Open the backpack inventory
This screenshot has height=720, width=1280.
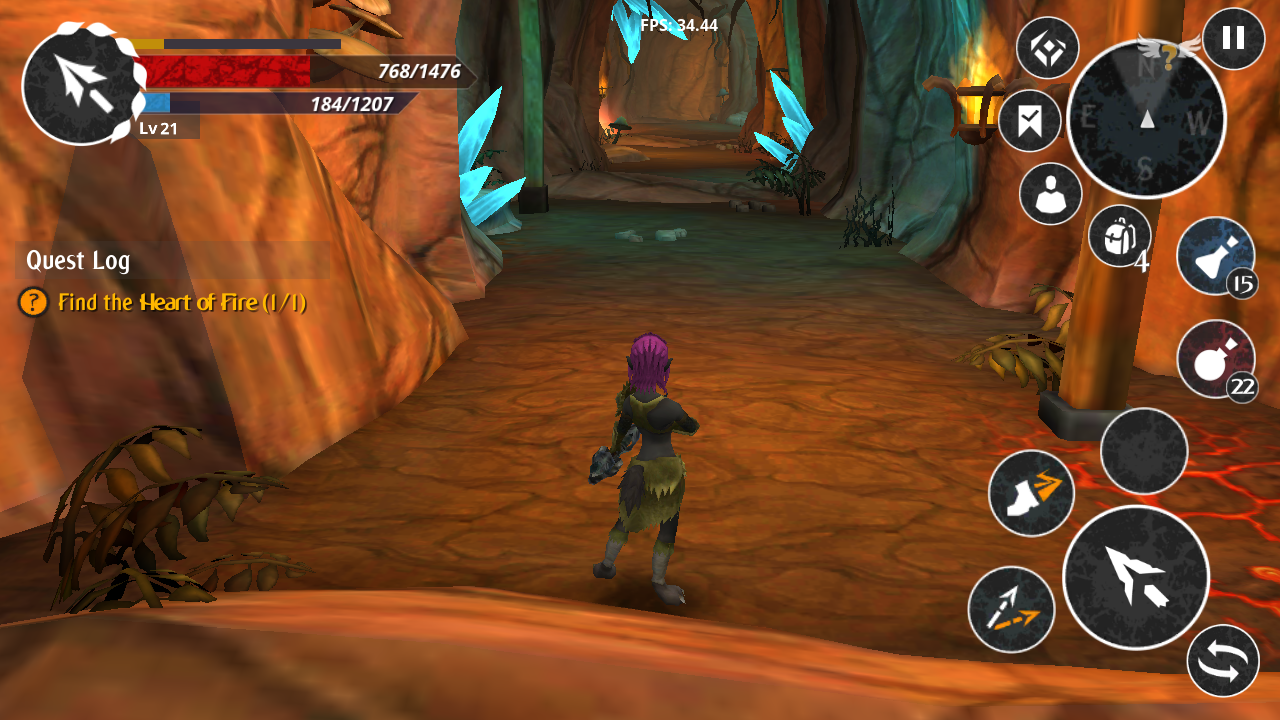point(1119,236)
